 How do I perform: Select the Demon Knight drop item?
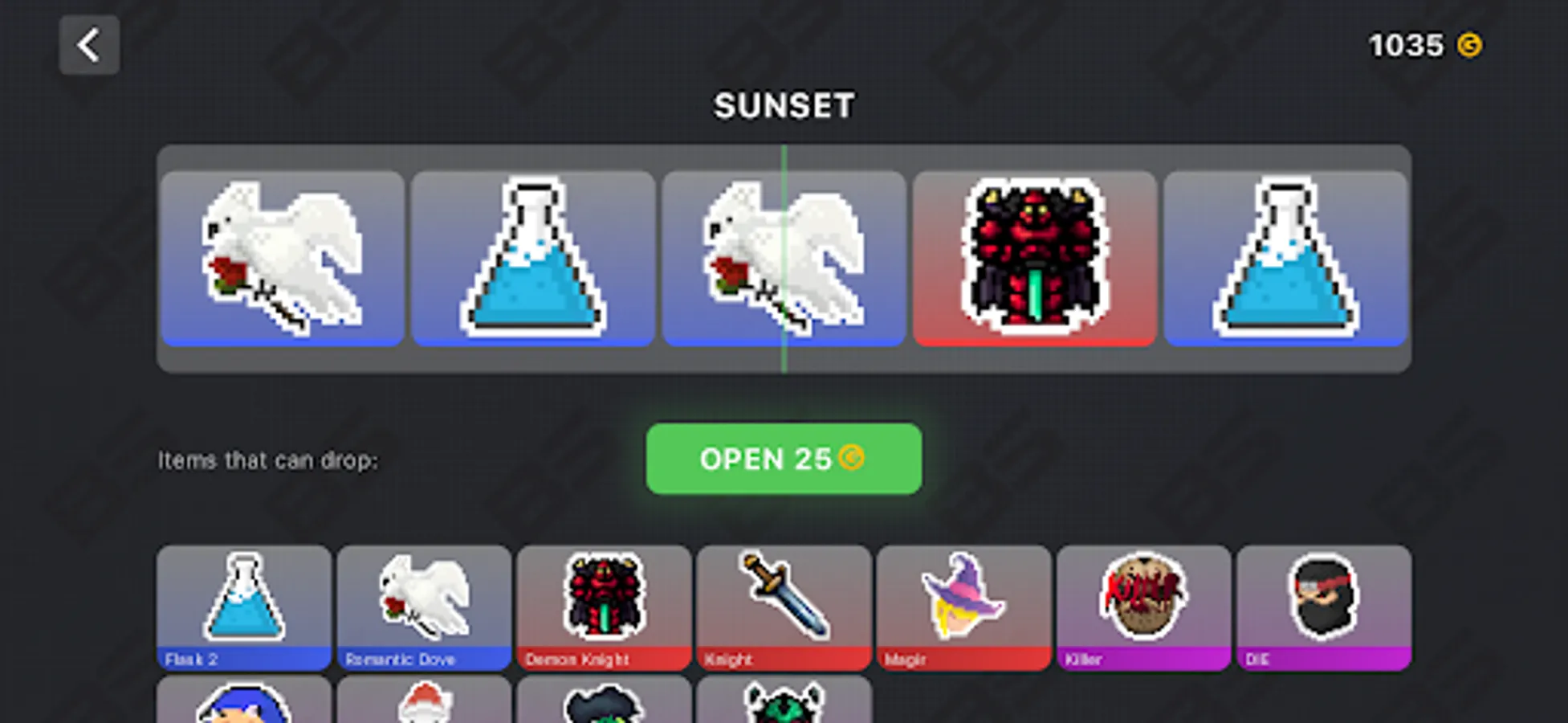coord(604,607)
